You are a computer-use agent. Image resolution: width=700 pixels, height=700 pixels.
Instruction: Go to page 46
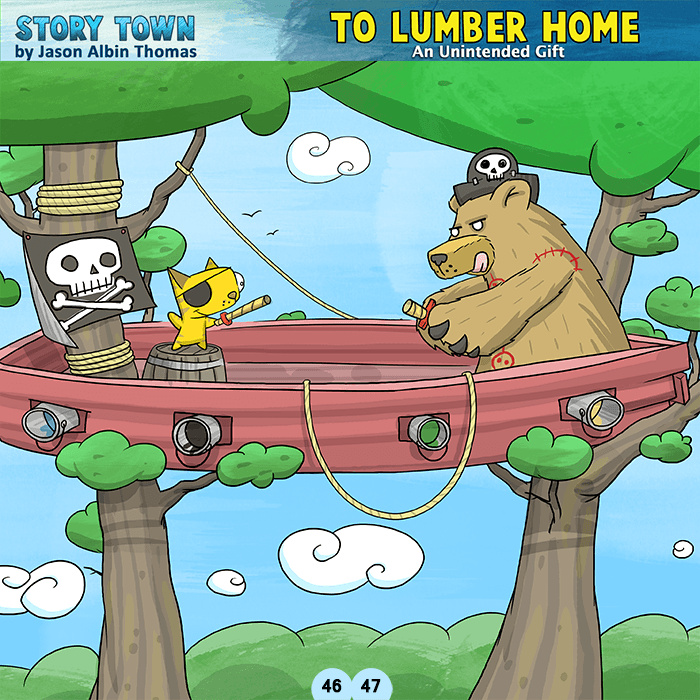(x=332, y=686)
